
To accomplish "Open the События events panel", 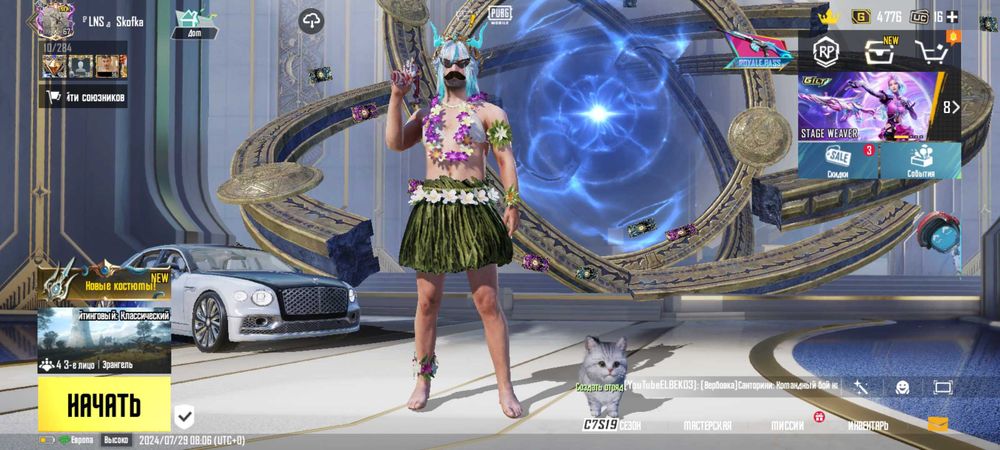I will [x=920, y=161].
